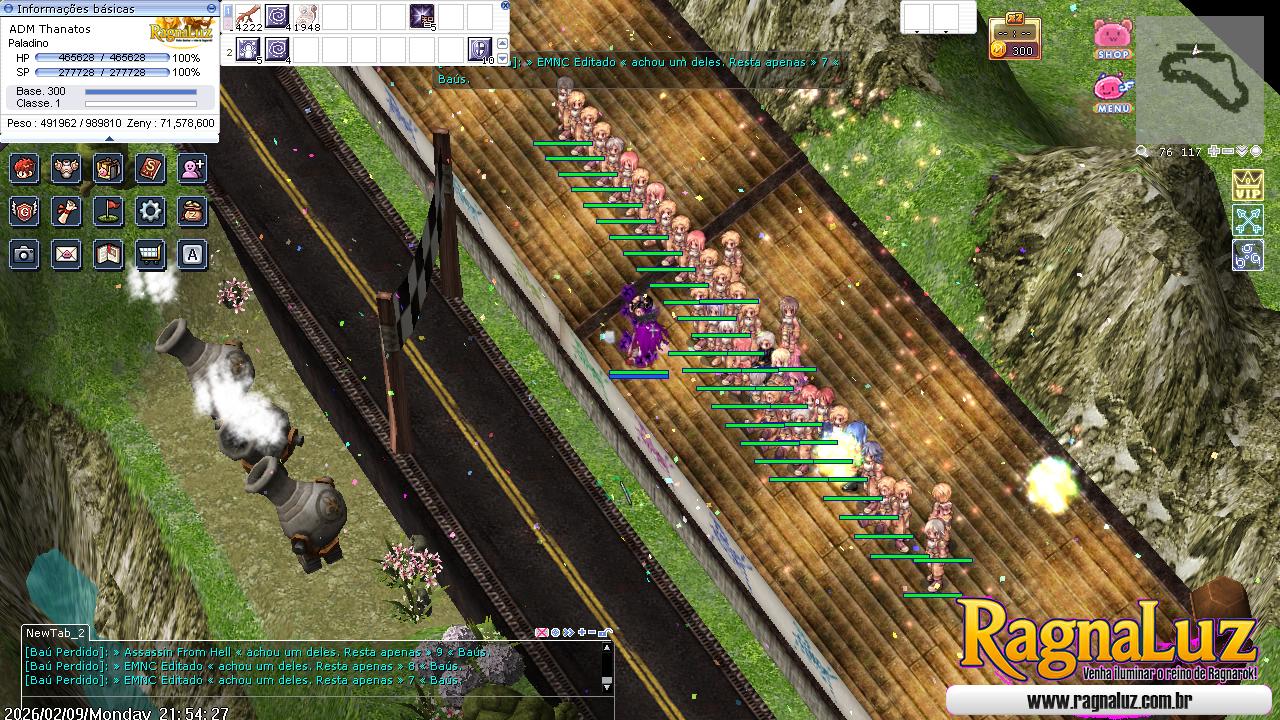Open the red skill book icon
The width and height of the screenshot is (1280, 720).
[x=151, y=168]
